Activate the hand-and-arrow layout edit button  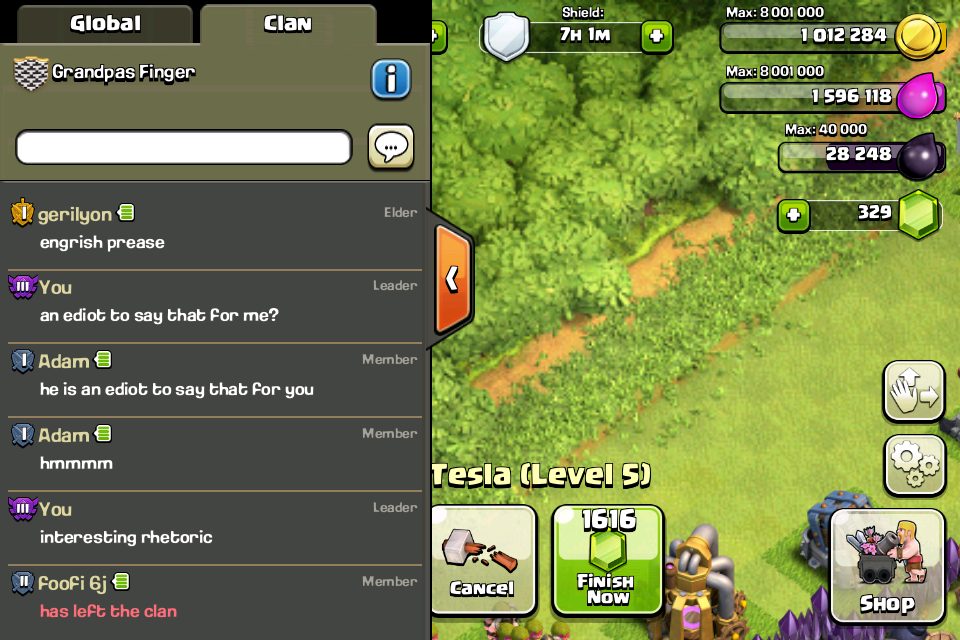[914, 391]
